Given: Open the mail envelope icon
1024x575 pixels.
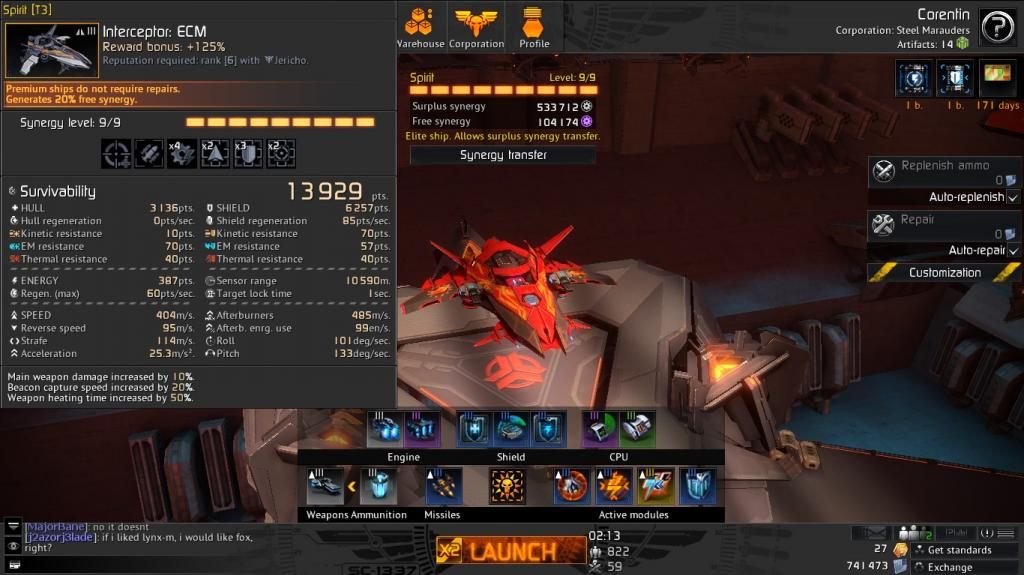Looking at the screenshot, I should click(x=876, y=533).
